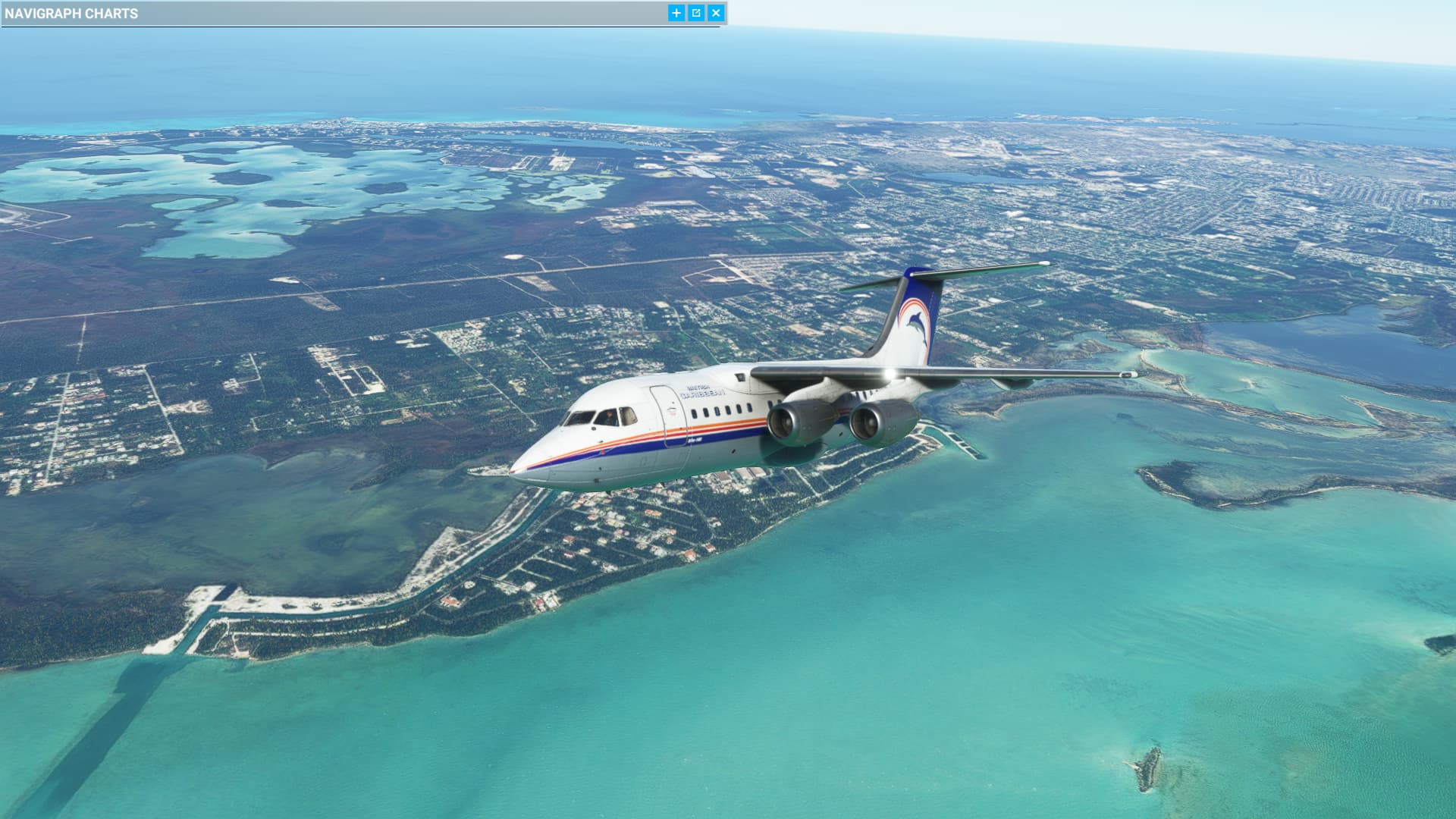Screen dimensions: 1456x819
Task: Close the Navigraph Charts panel
Action: coord(715,13)
